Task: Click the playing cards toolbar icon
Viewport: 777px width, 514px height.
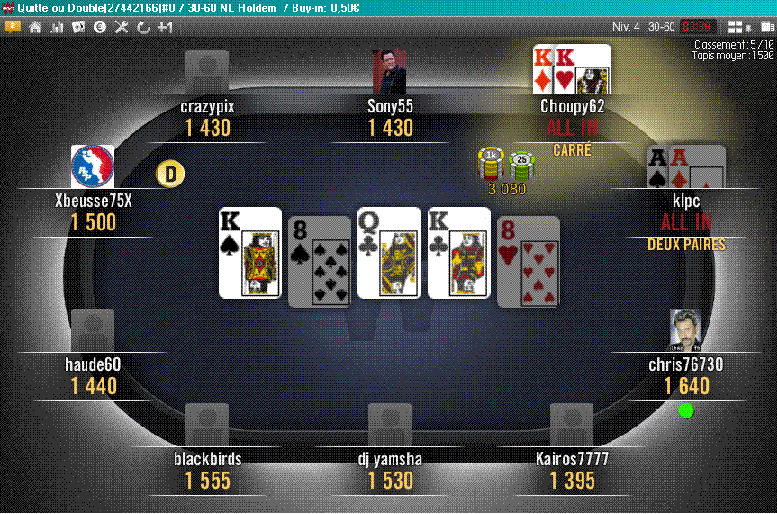Action: click(x=78, y=27)
